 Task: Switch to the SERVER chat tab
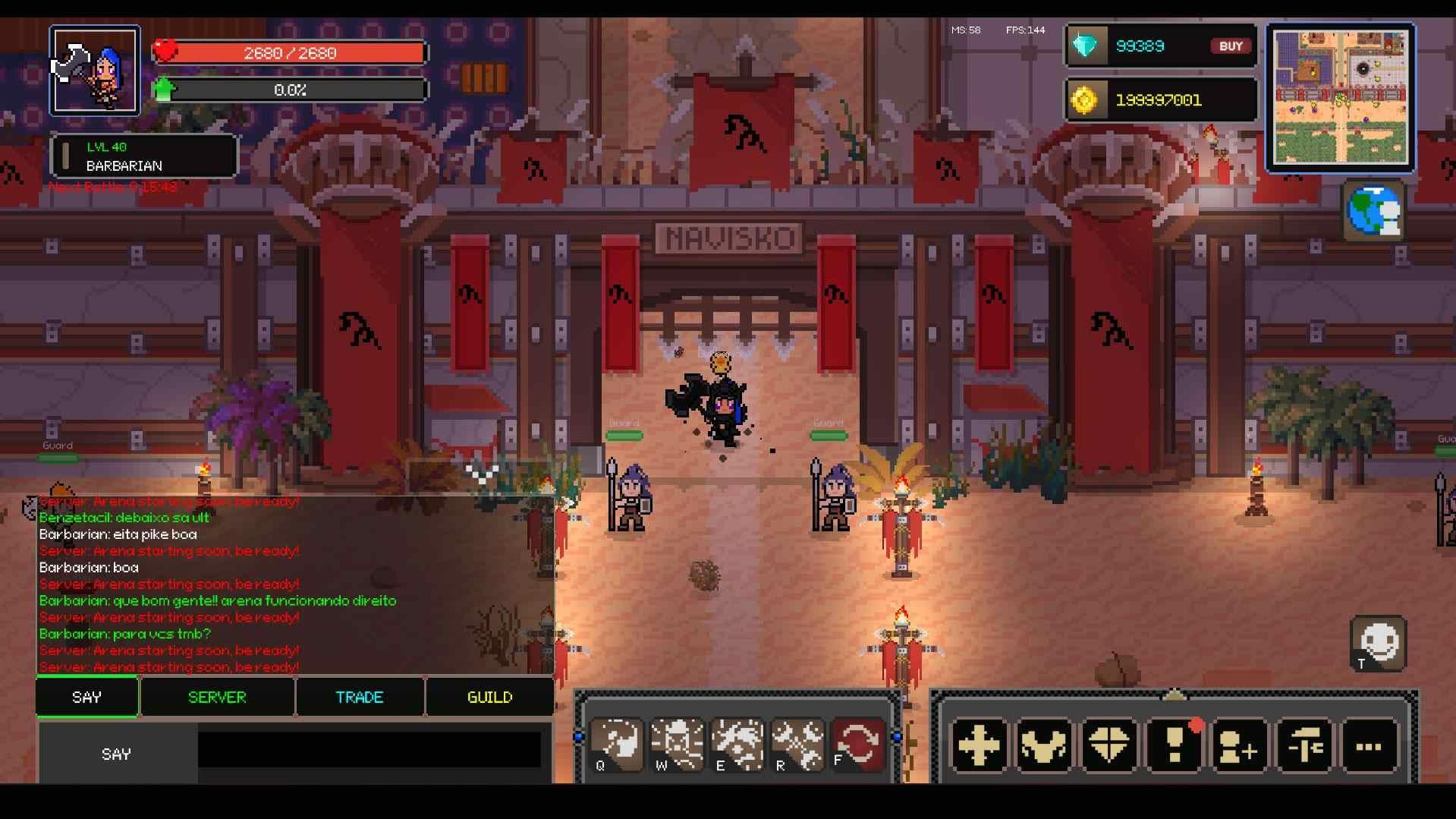(217, 697)
